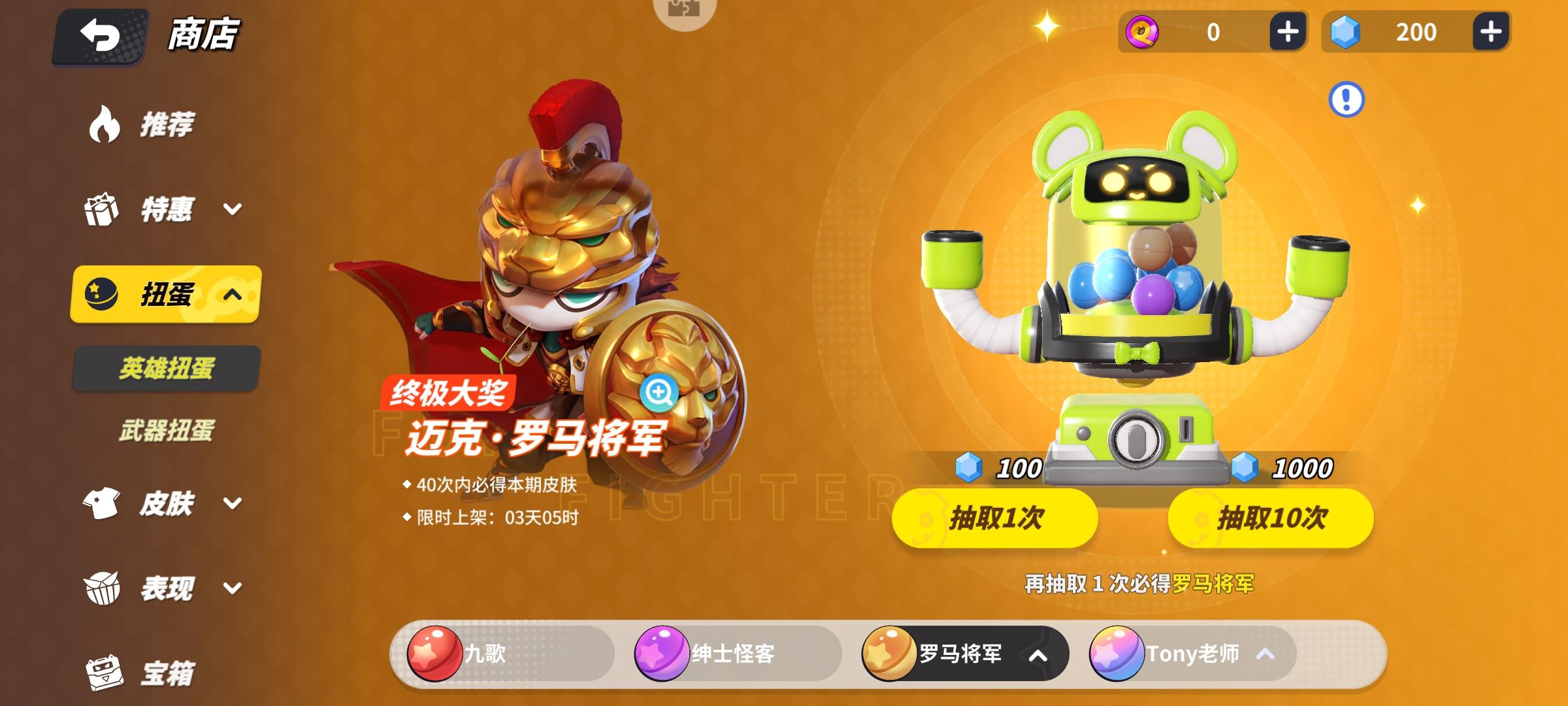Select the 推荐 flame icon in the sidebar

tap(105, 124)
